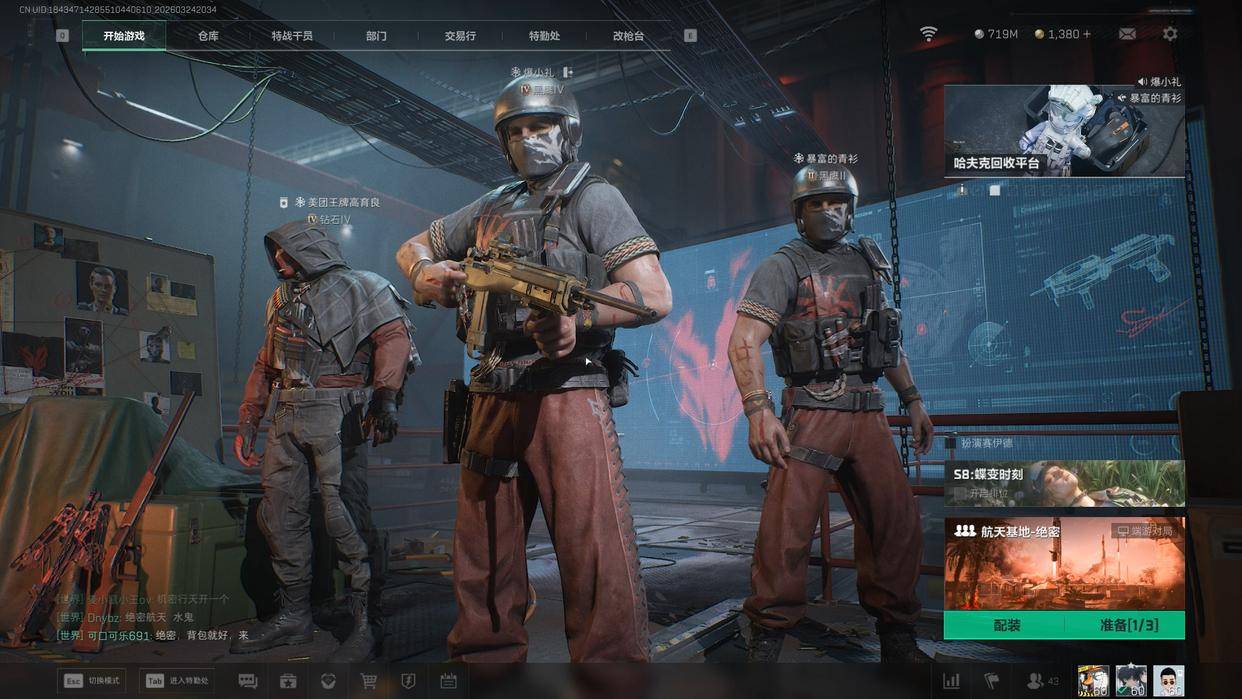Choose the 航天基地-绝密 map card
The width and height of the screenshot is (1242, 699).
coord(1064,563)
